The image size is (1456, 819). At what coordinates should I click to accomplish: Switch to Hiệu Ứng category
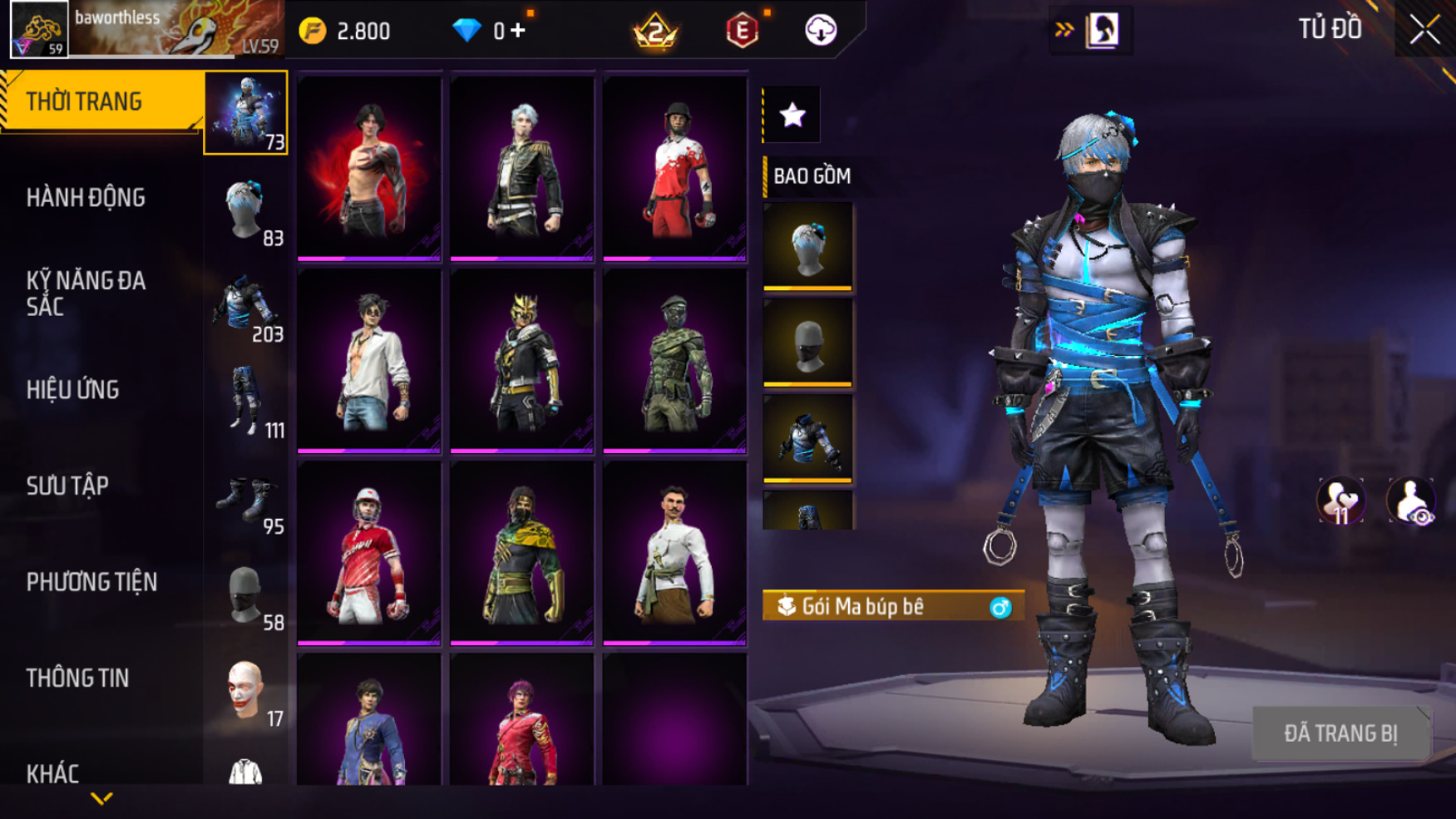point(73,390)
